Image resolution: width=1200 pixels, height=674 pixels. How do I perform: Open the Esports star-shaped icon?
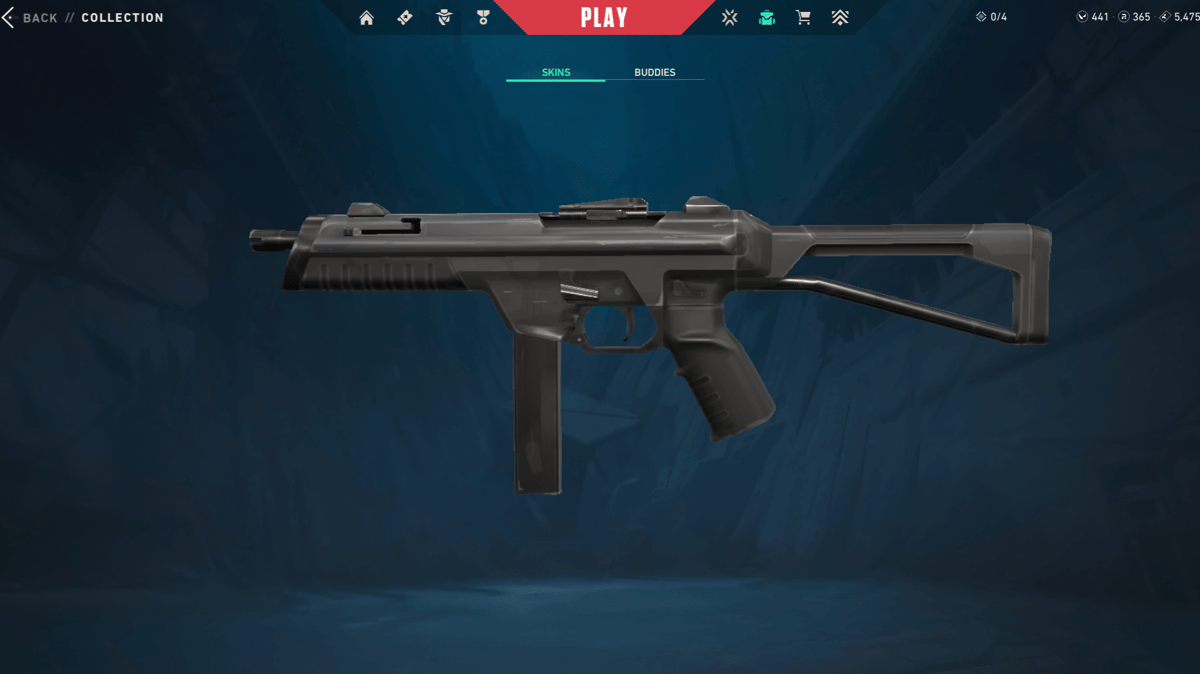(729, 18)
